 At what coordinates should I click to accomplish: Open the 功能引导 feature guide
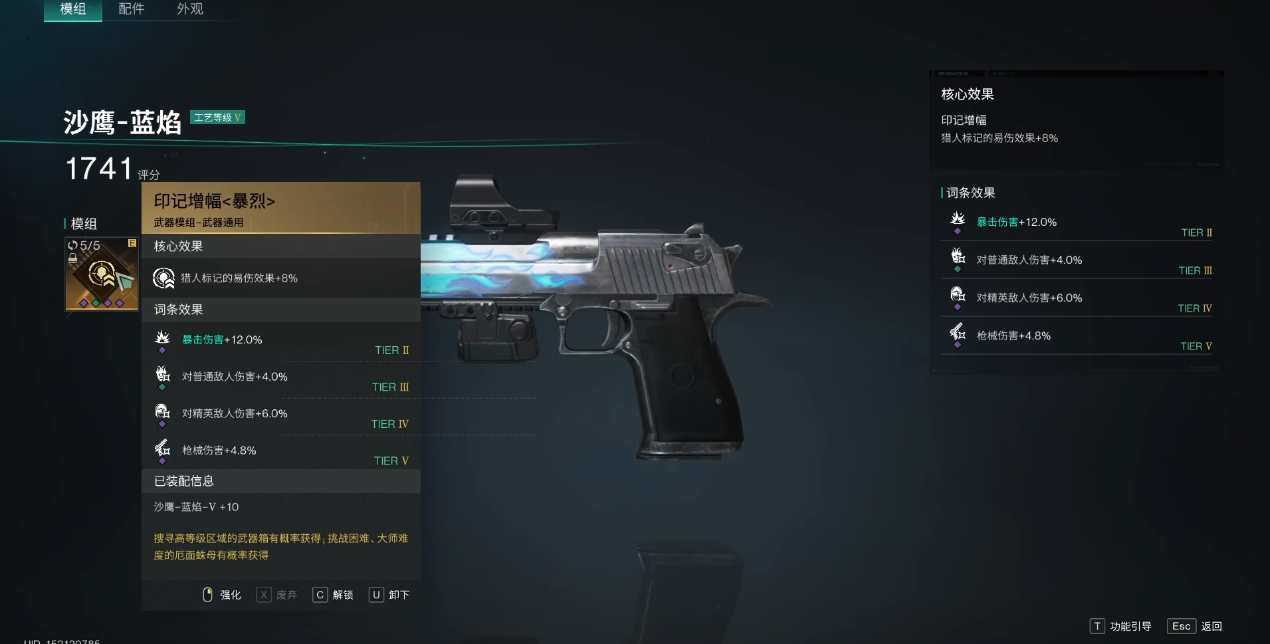[x=1125, y=626]
